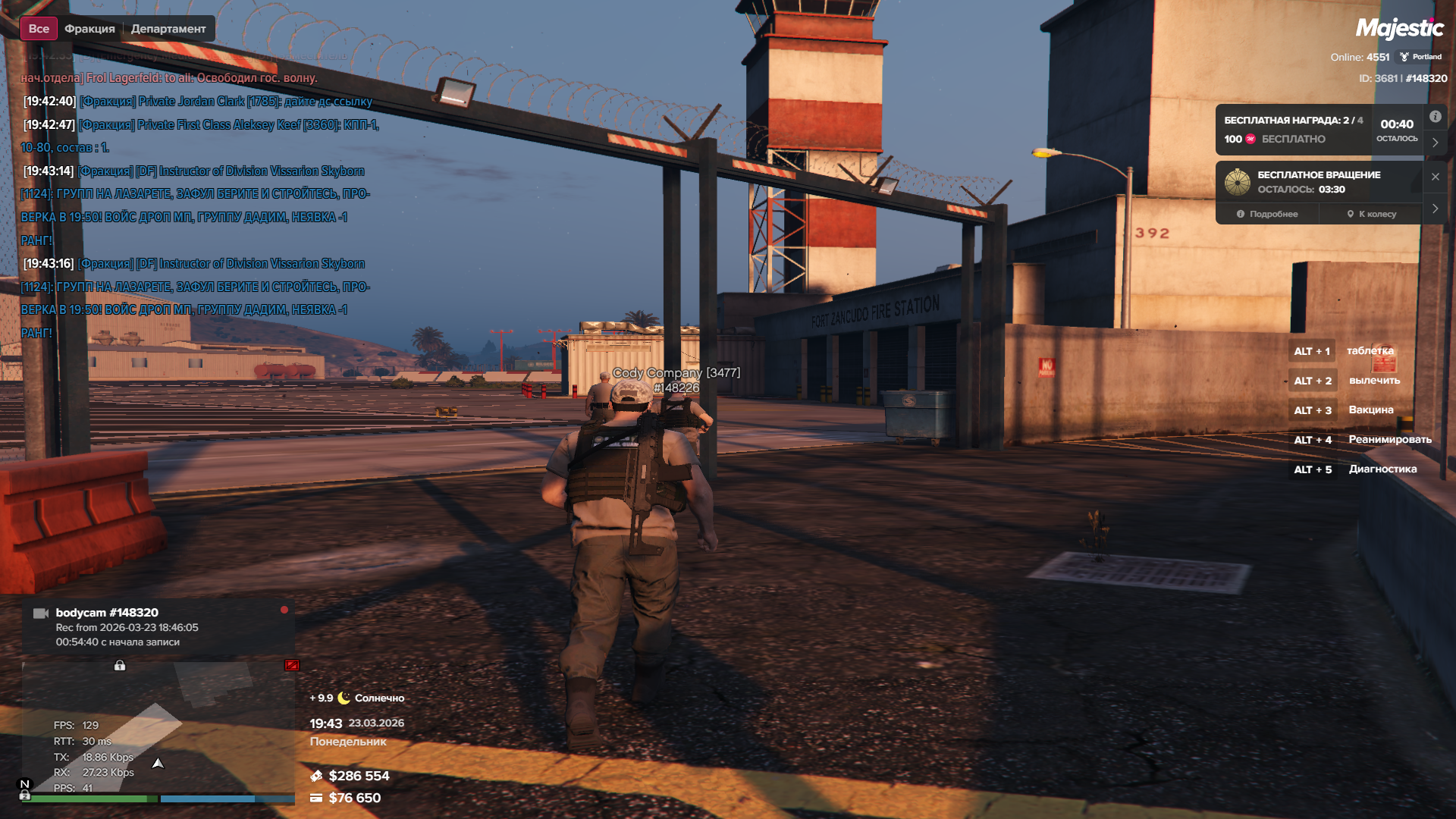The height and width of the screenshot is (819, 1456).
Task: Open the Фракция chat tab
Action: 89,29
